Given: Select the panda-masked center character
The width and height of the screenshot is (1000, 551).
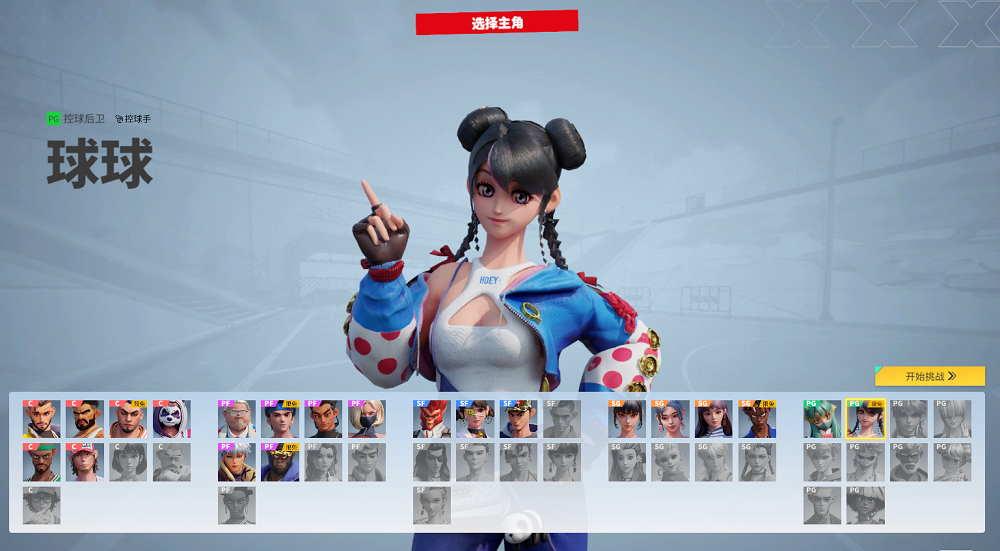Looking at the screenshot, I should pyautogui.click(x=172, y=419).
